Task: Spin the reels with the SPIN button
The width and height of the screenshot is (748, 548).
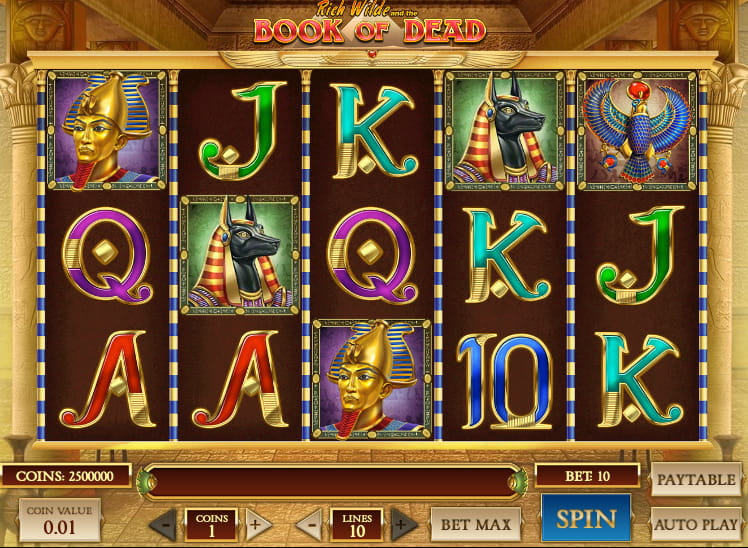Action: tap(586, 520)
